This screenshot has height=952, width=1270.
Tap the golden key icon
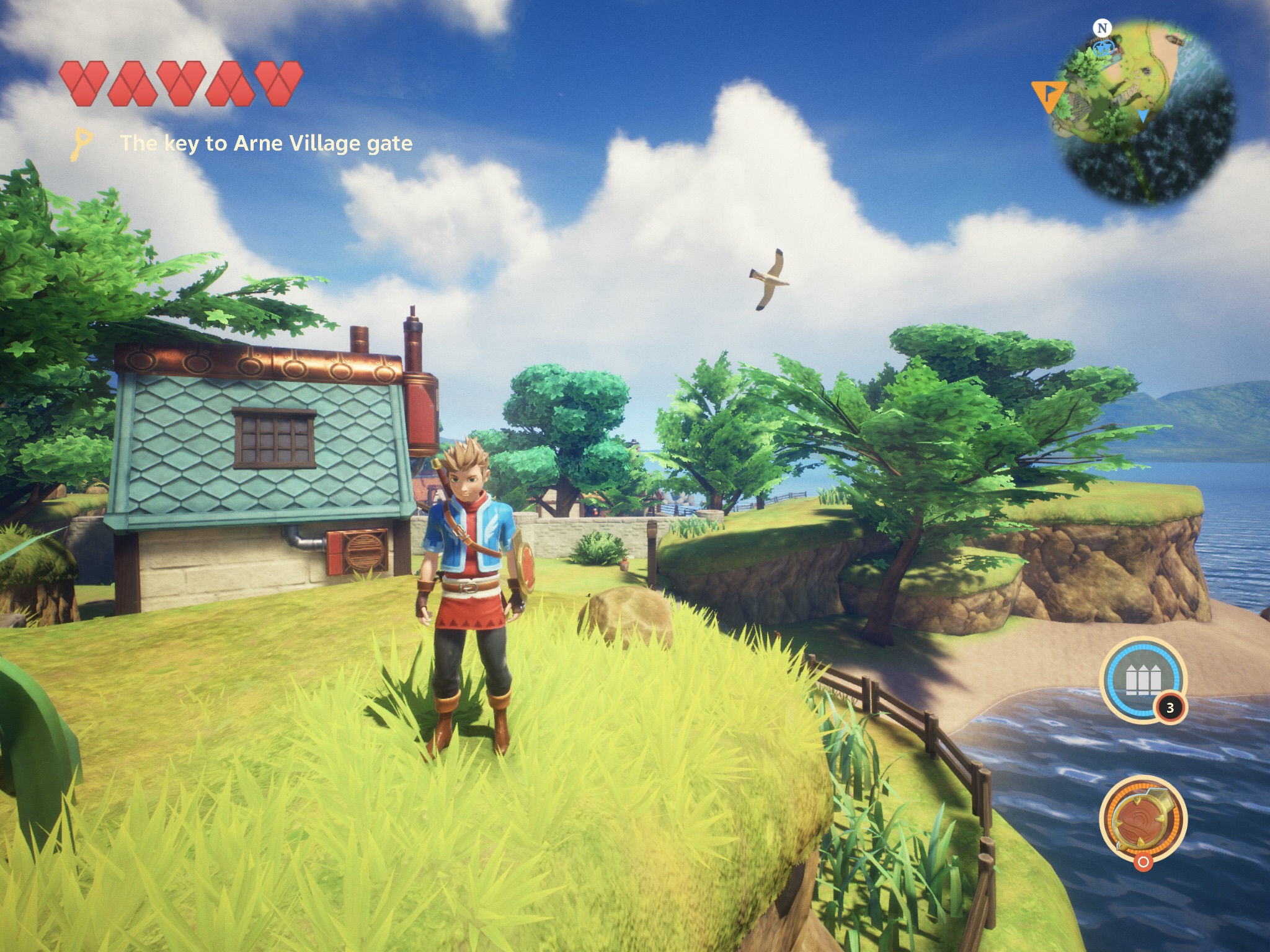82,144
